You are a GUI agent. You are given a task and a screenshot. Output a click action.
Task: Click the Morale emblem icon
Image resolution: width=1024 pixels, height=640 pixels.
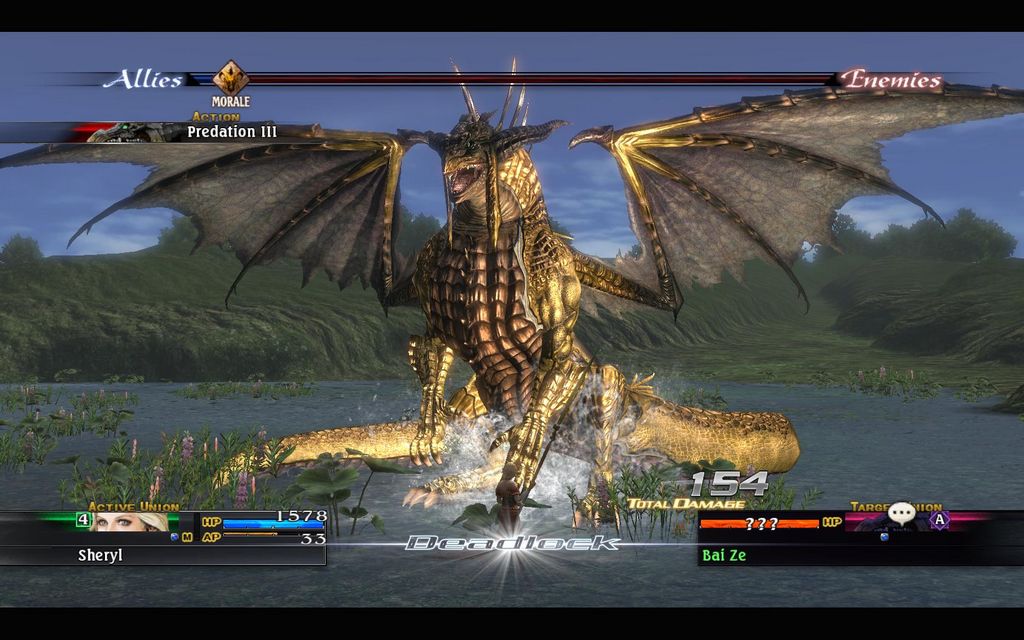pos(231,77)
